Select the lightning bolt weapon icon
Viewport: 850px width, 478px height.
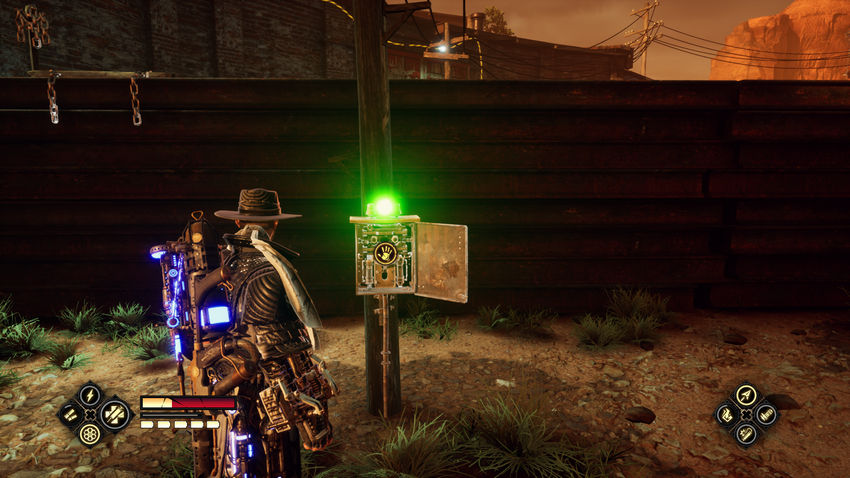point(90,395)
